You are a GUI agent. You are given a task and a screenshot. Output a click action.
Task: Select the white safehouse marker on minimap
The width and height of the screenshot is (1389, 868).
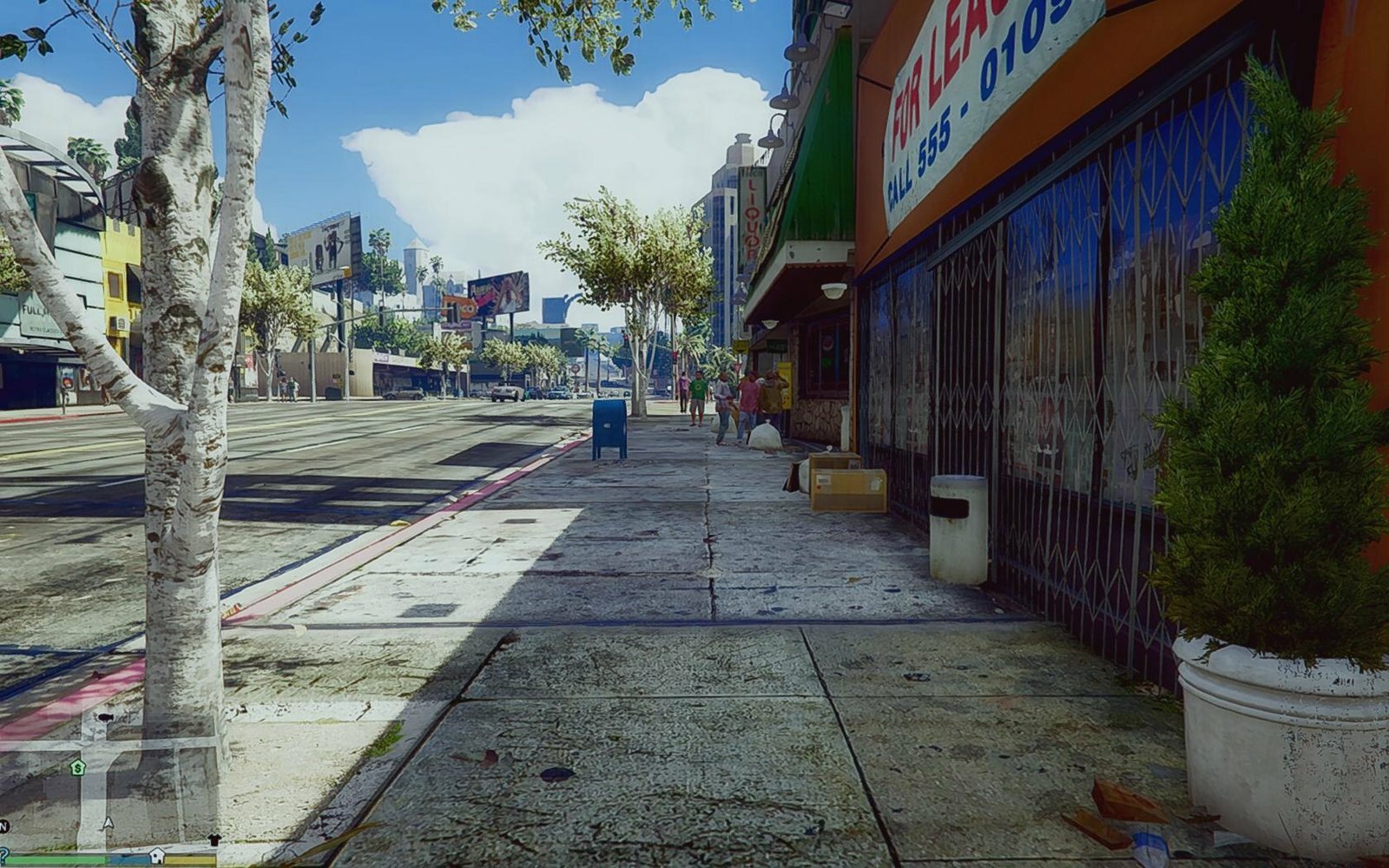point(156,856)
